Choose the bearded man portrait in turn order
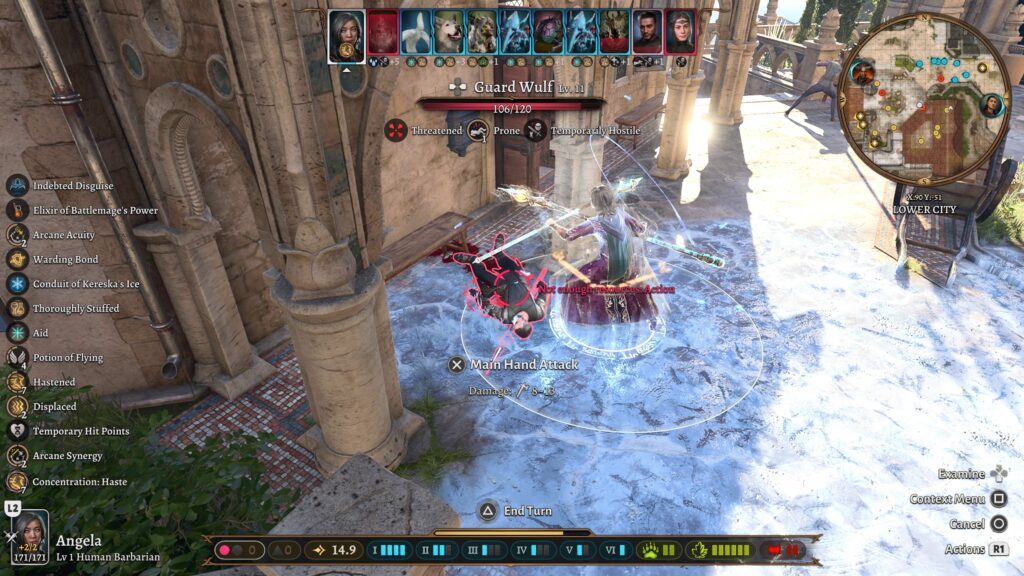 point(647,32)
